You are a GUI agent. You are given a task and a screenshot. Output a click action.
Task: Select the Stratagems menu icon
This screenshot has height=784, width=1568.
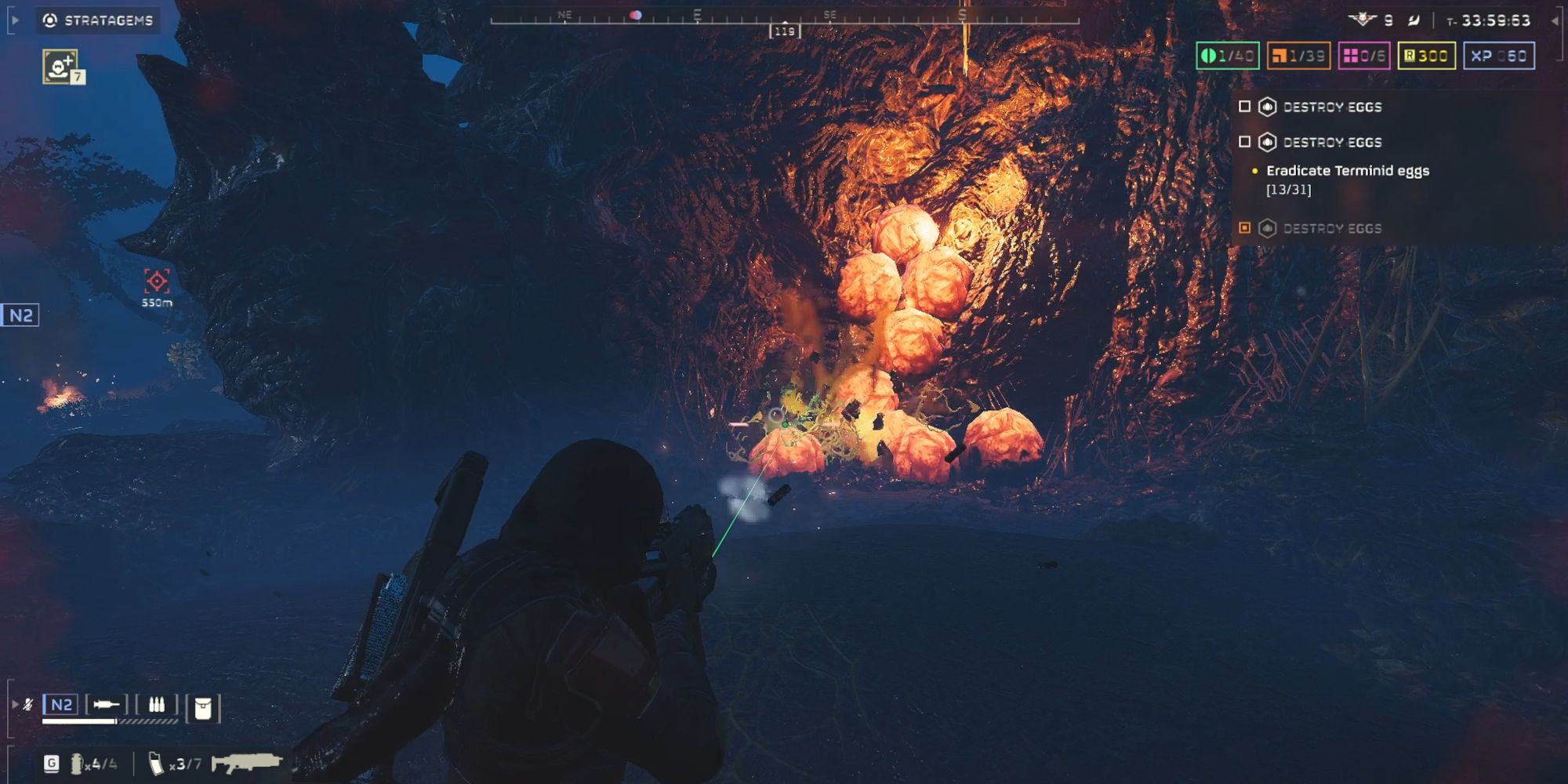pyautogui.click(x=52, y=21)
